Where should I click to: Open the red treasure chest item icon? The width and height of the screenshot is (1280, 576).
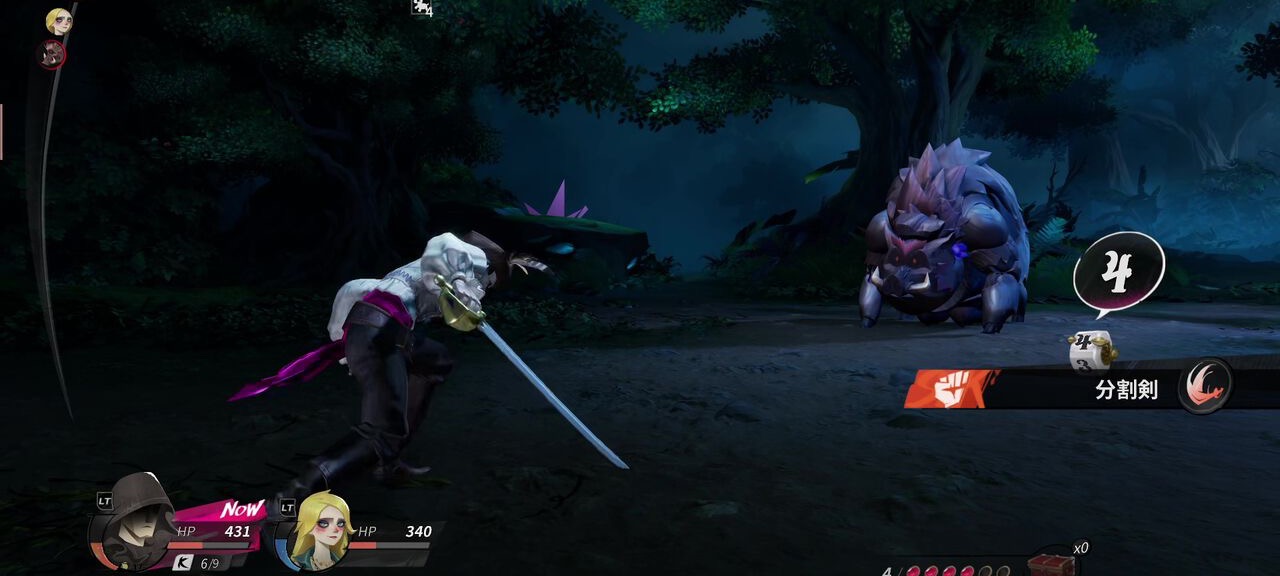tap(1051, 565)
